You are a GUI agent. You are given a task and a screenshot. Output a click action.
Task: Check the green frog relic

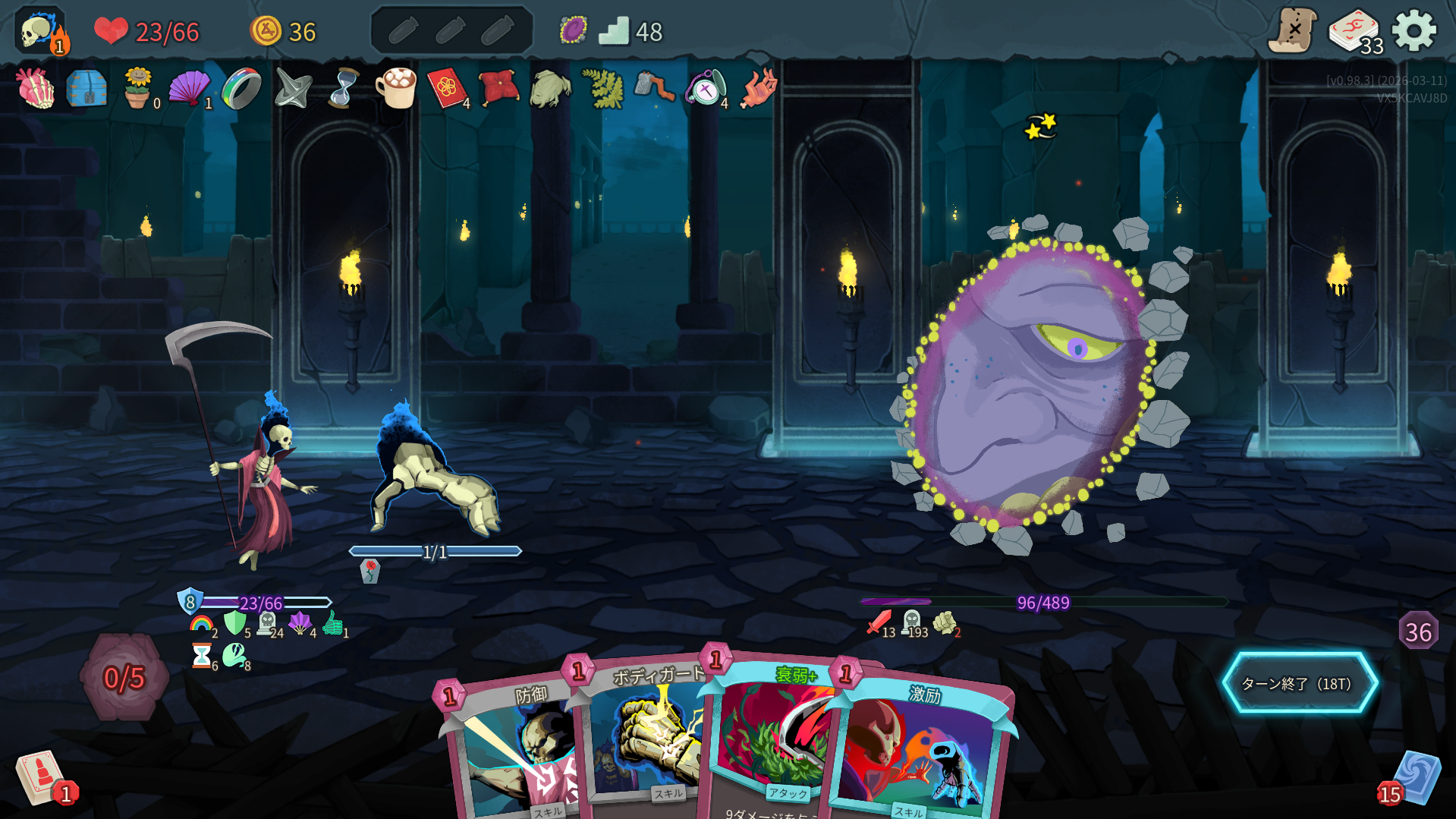click(x=549, y=88)
